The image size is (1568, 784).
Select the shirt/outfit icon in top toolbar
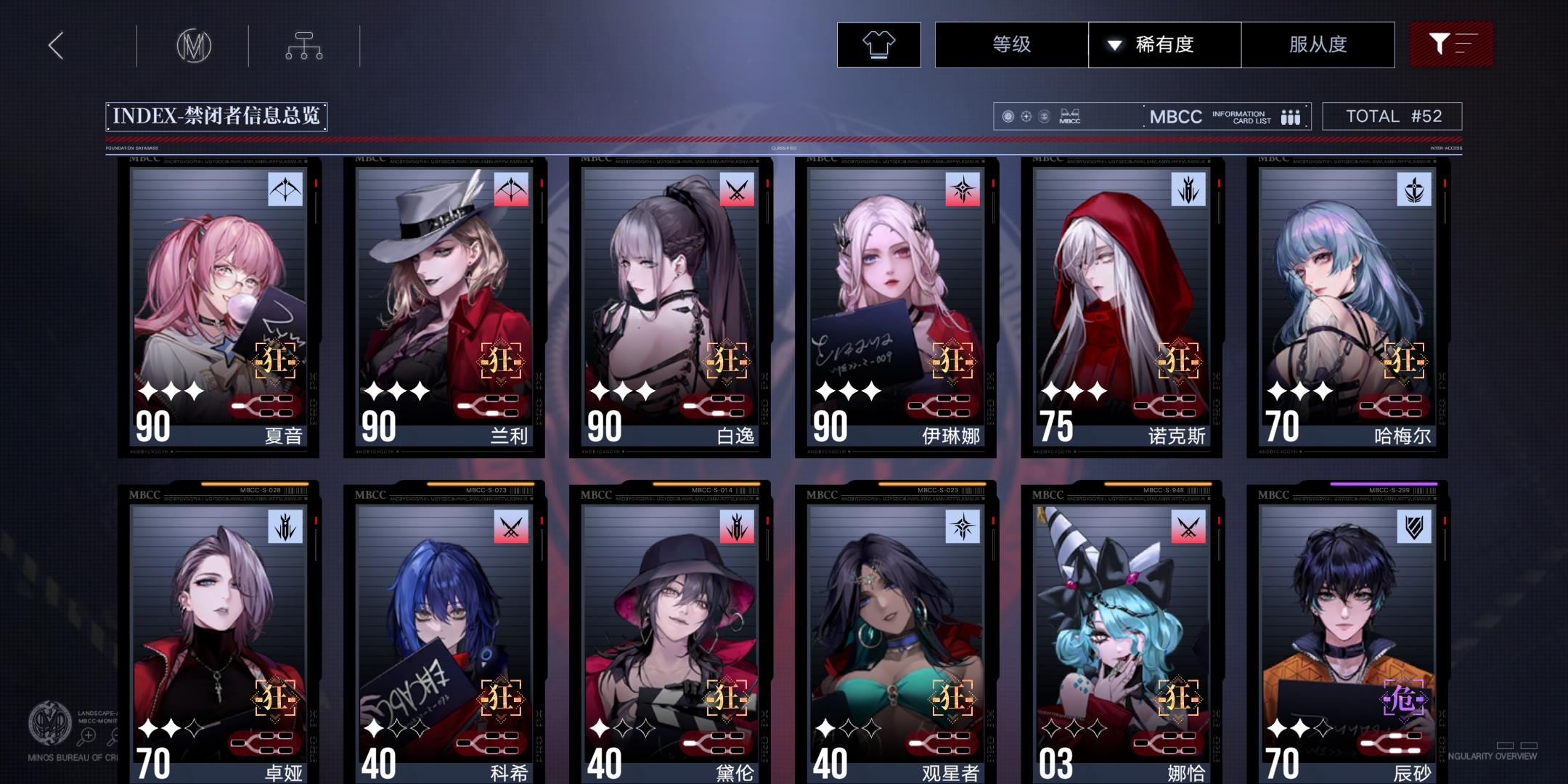[x=879, y=44]
